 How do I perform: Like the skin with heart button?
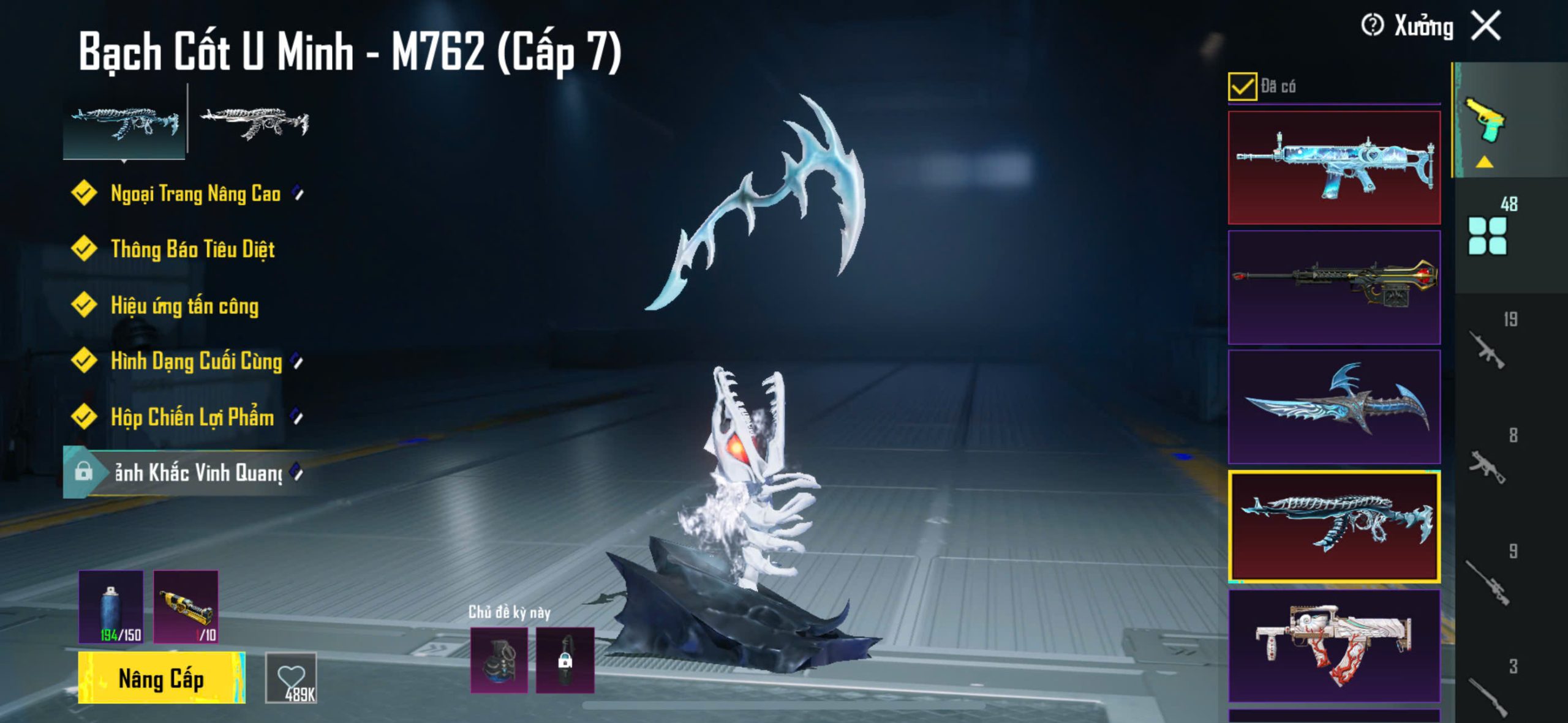click(x=291, y=678)
